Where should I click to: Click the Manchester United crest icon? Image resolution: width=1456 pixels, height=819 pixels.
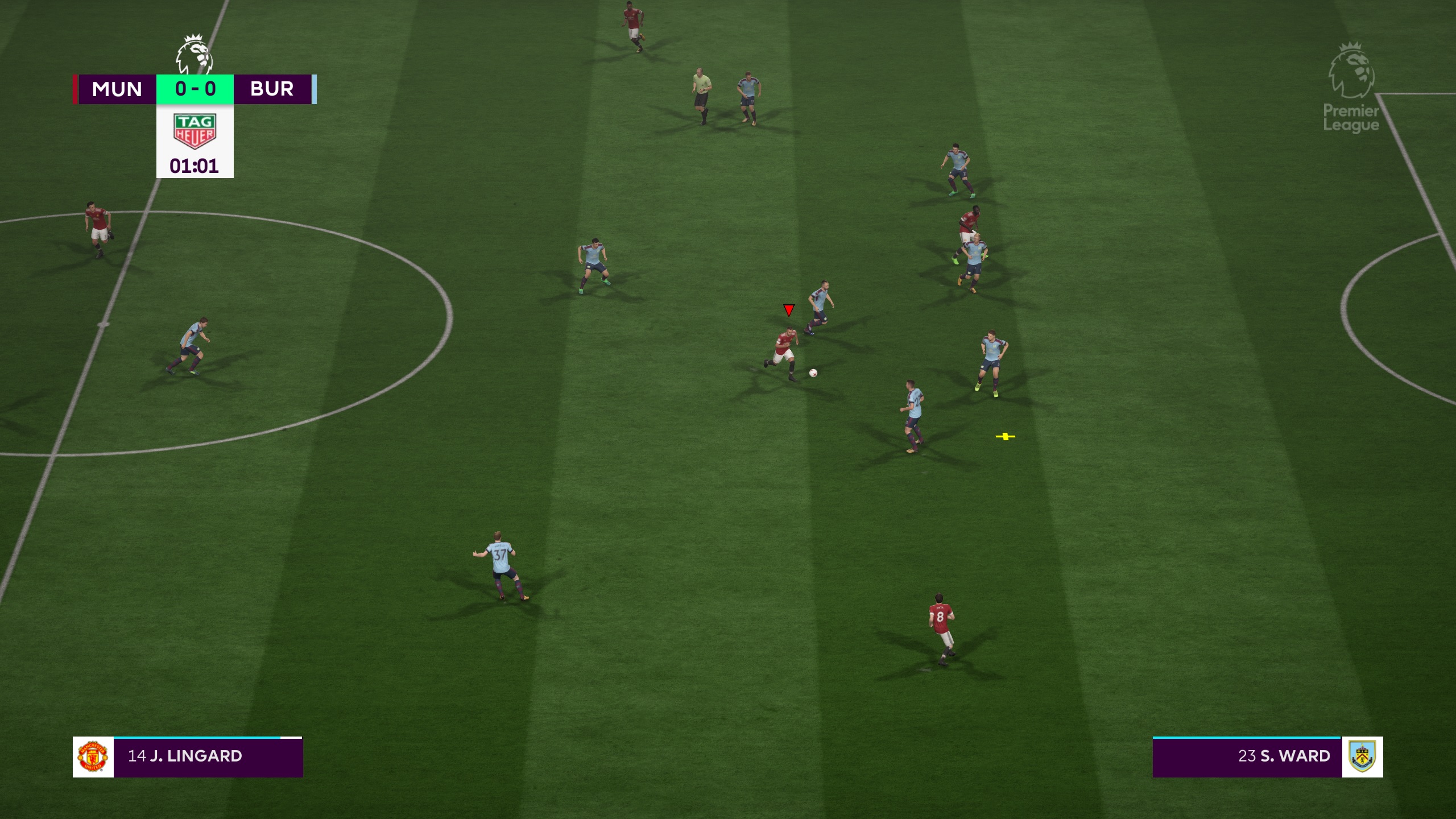click(93, 756)
